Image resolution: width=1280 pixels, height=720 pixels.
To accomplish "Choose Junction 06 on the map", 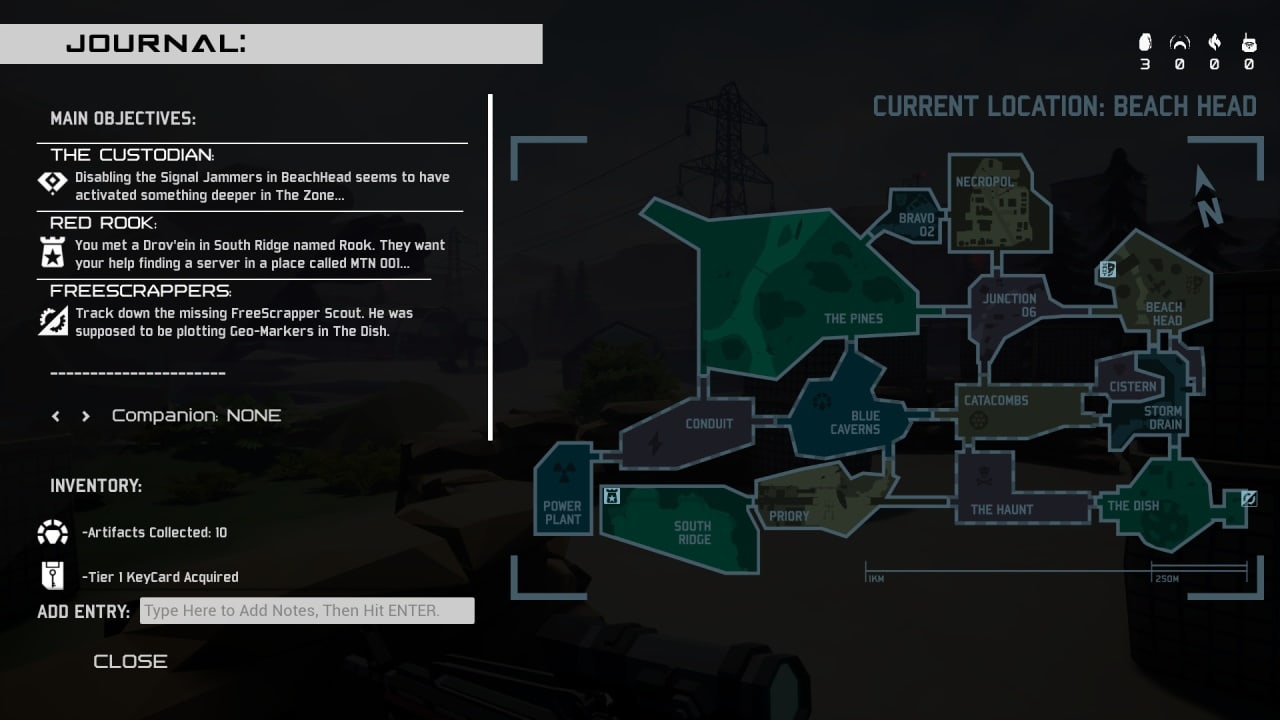I will tap(1008, 305).
